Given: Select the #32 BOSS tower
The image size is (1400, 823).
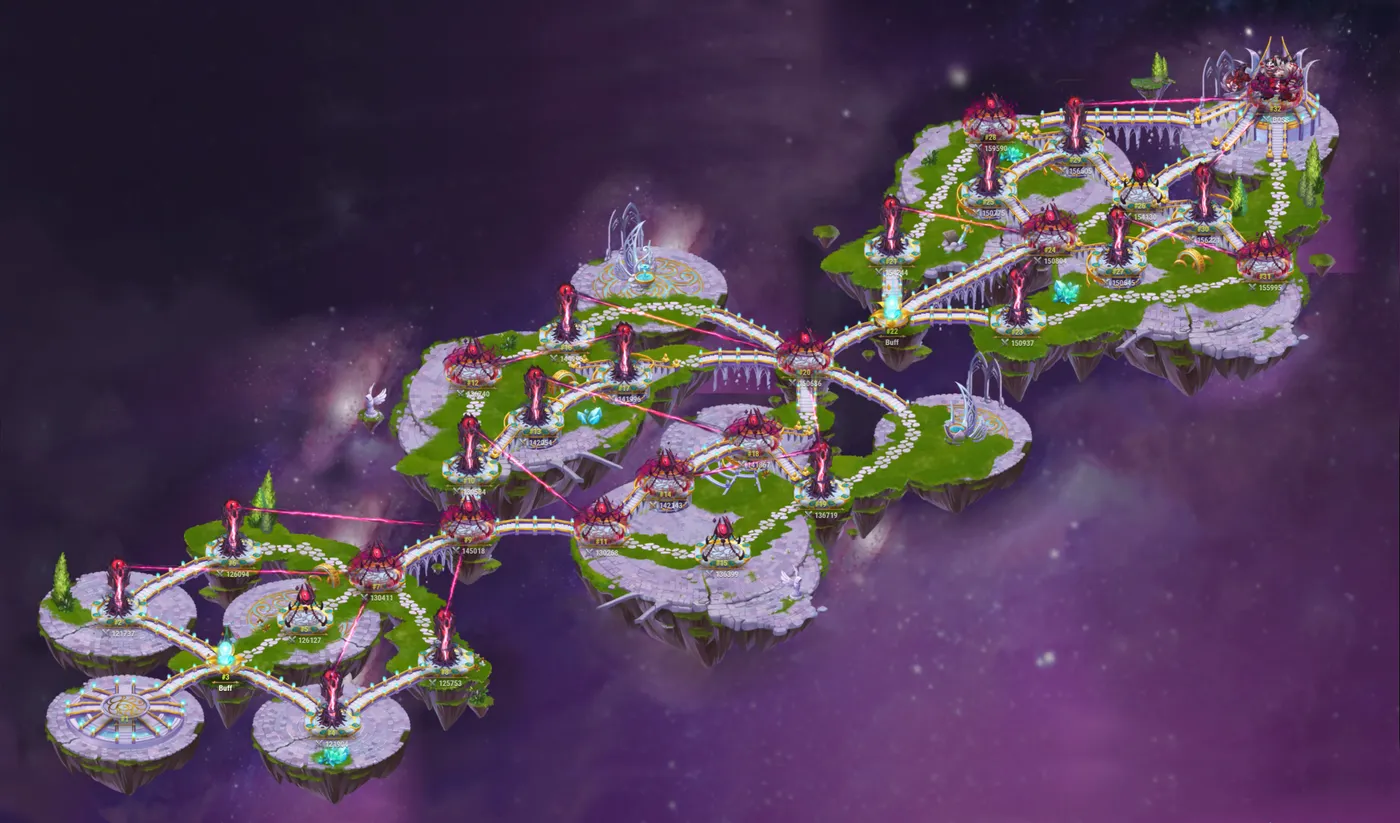Looking at the screenshot, I should [1275, 108].
